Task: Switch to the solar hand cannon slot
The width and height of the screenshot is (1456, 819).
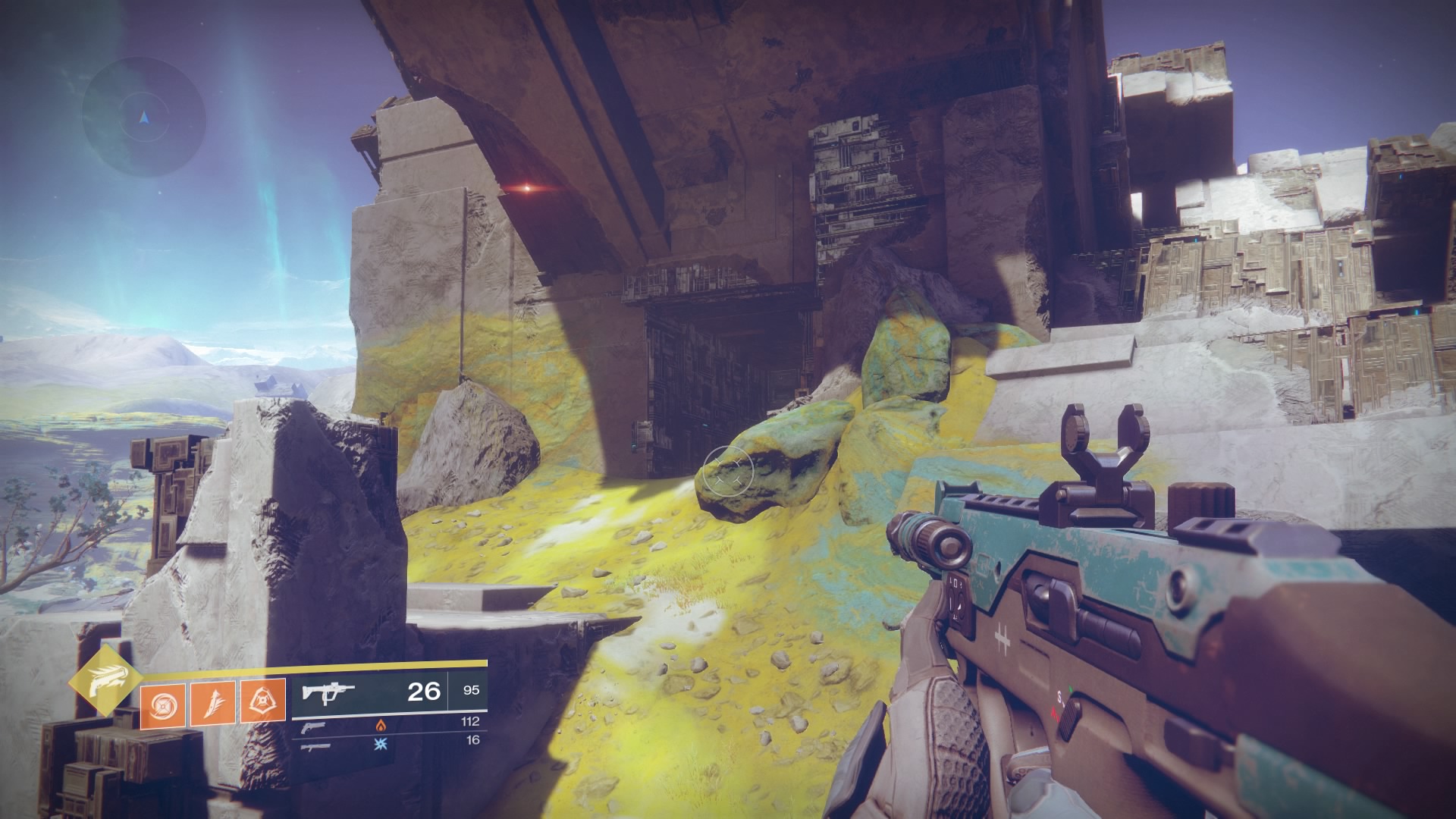Action: (314, 728)
